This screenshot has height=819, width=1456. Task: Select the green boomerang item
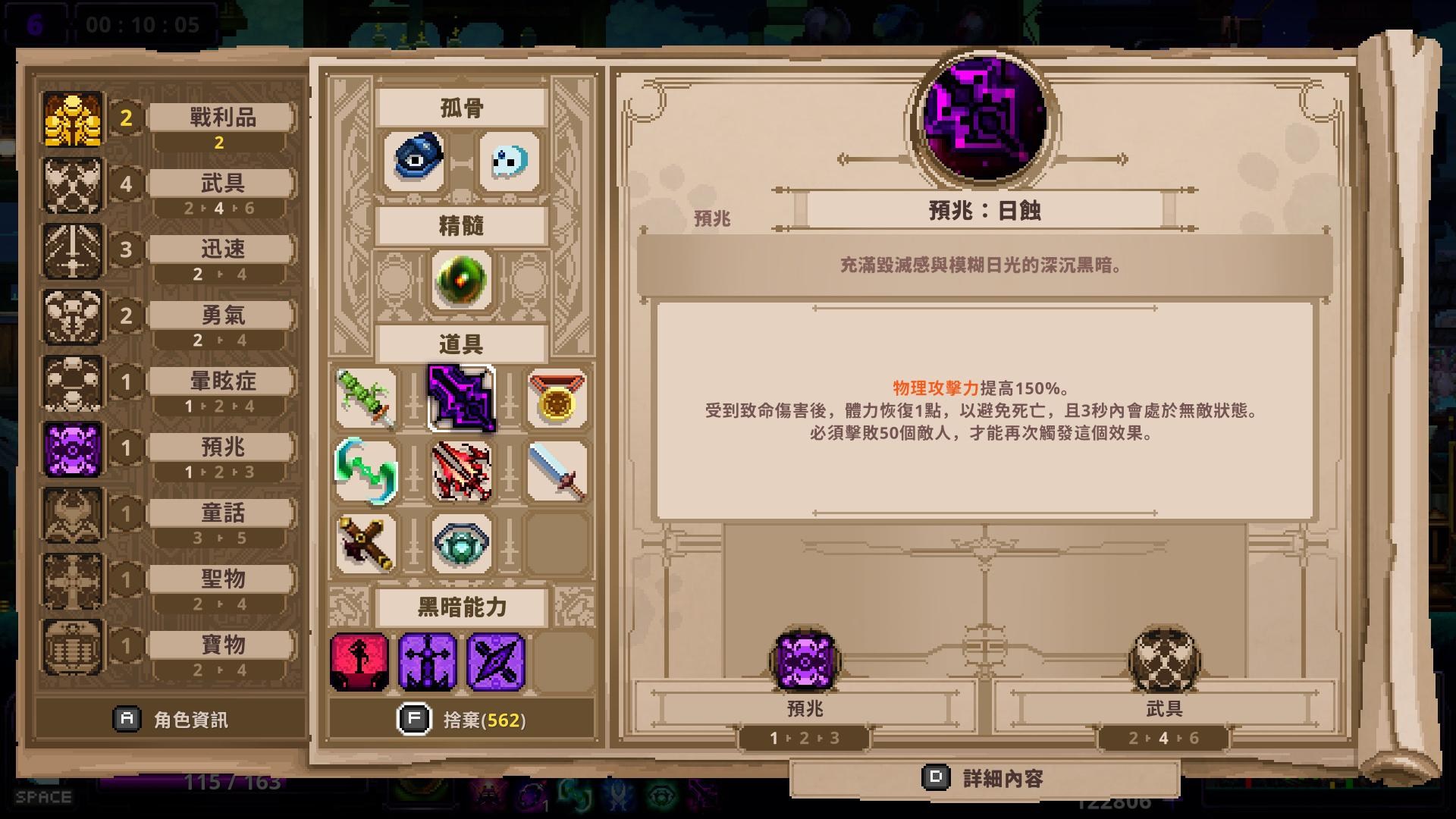(x=367, y=471)
